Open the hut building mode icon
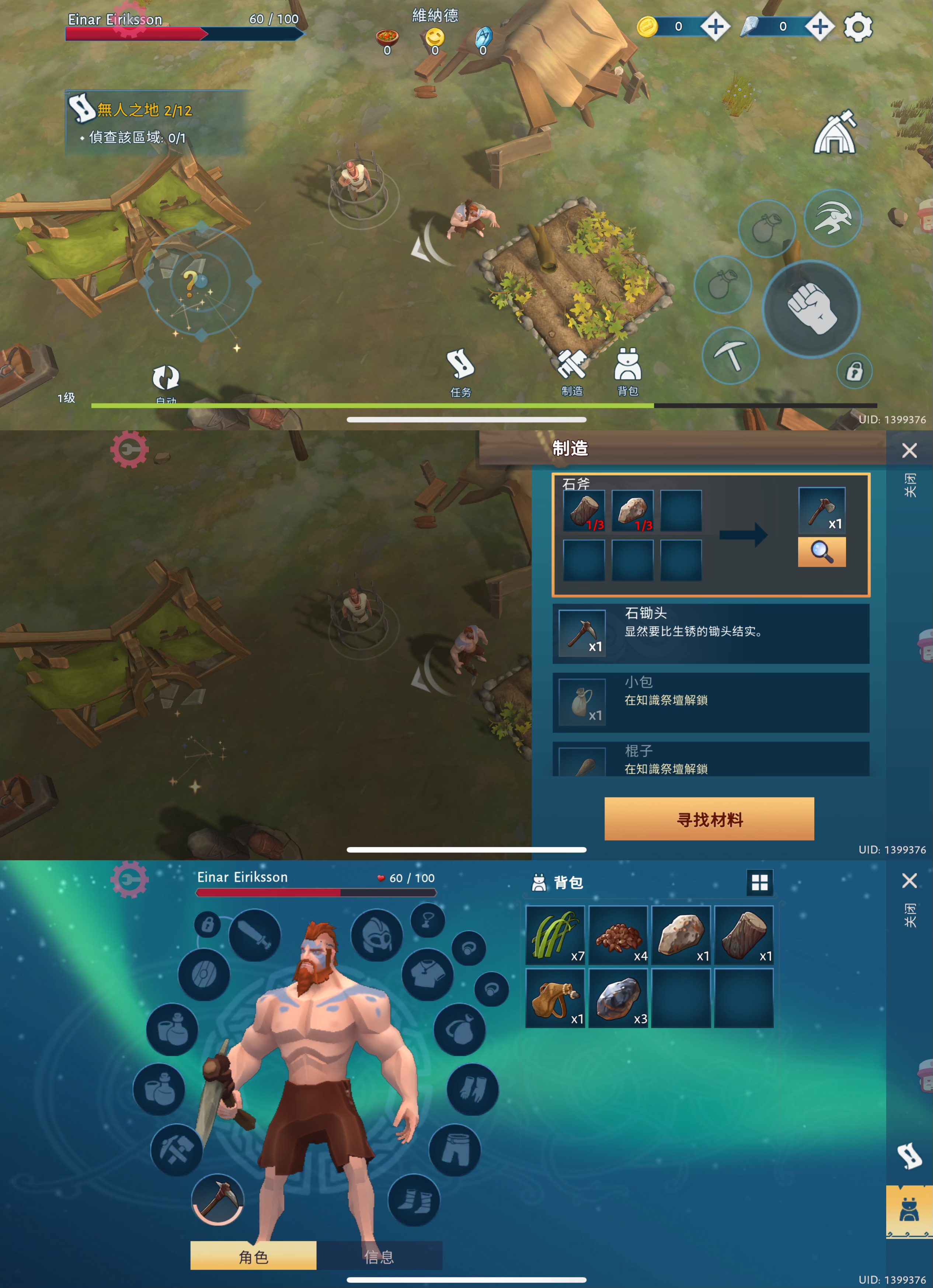 (835, 133)
